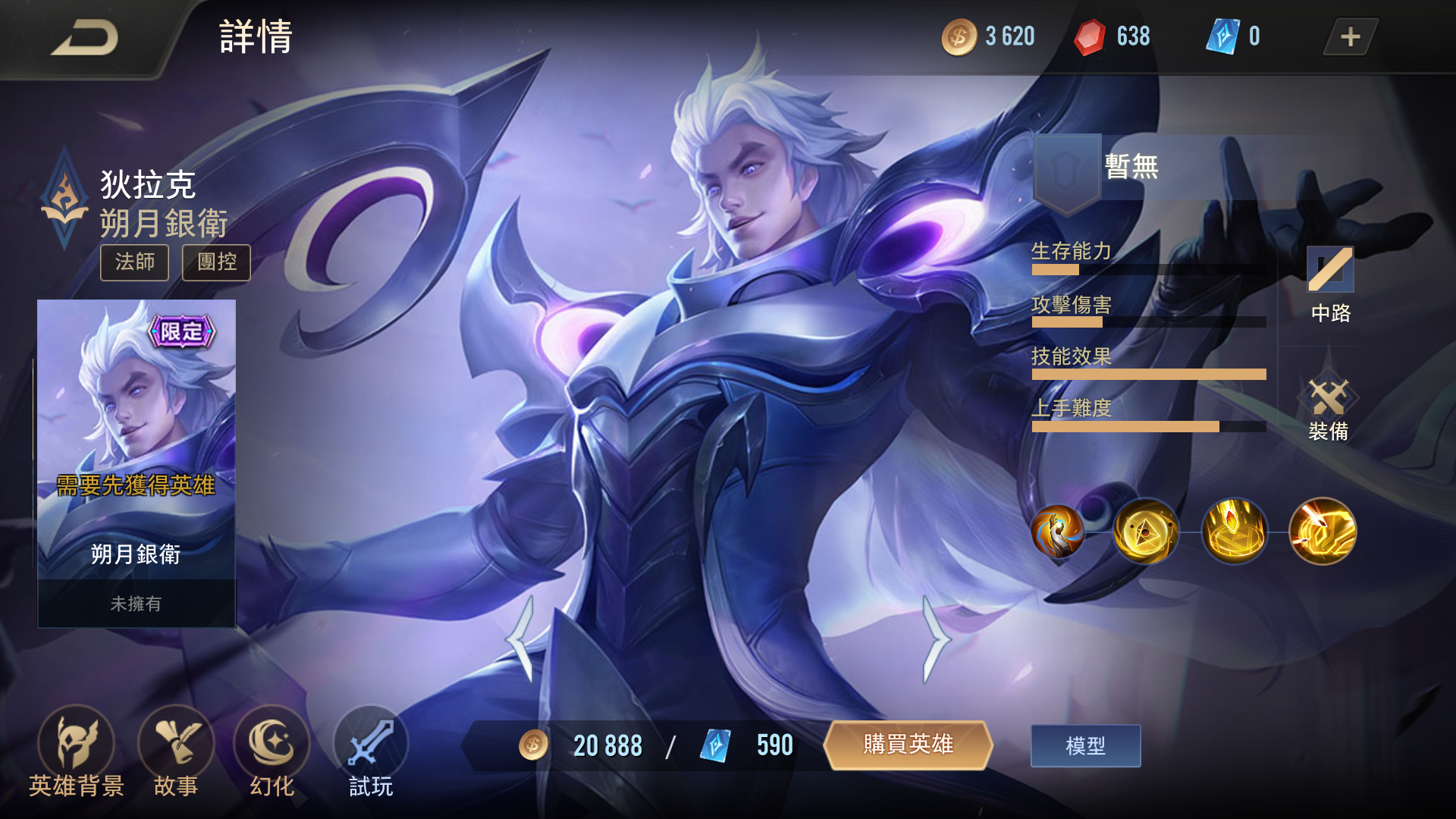Click the 團控 crowd-control tag
Image resolution: width=1456 pixels, height=819 pixels.
pyautogui.click(x=215, y=263)
